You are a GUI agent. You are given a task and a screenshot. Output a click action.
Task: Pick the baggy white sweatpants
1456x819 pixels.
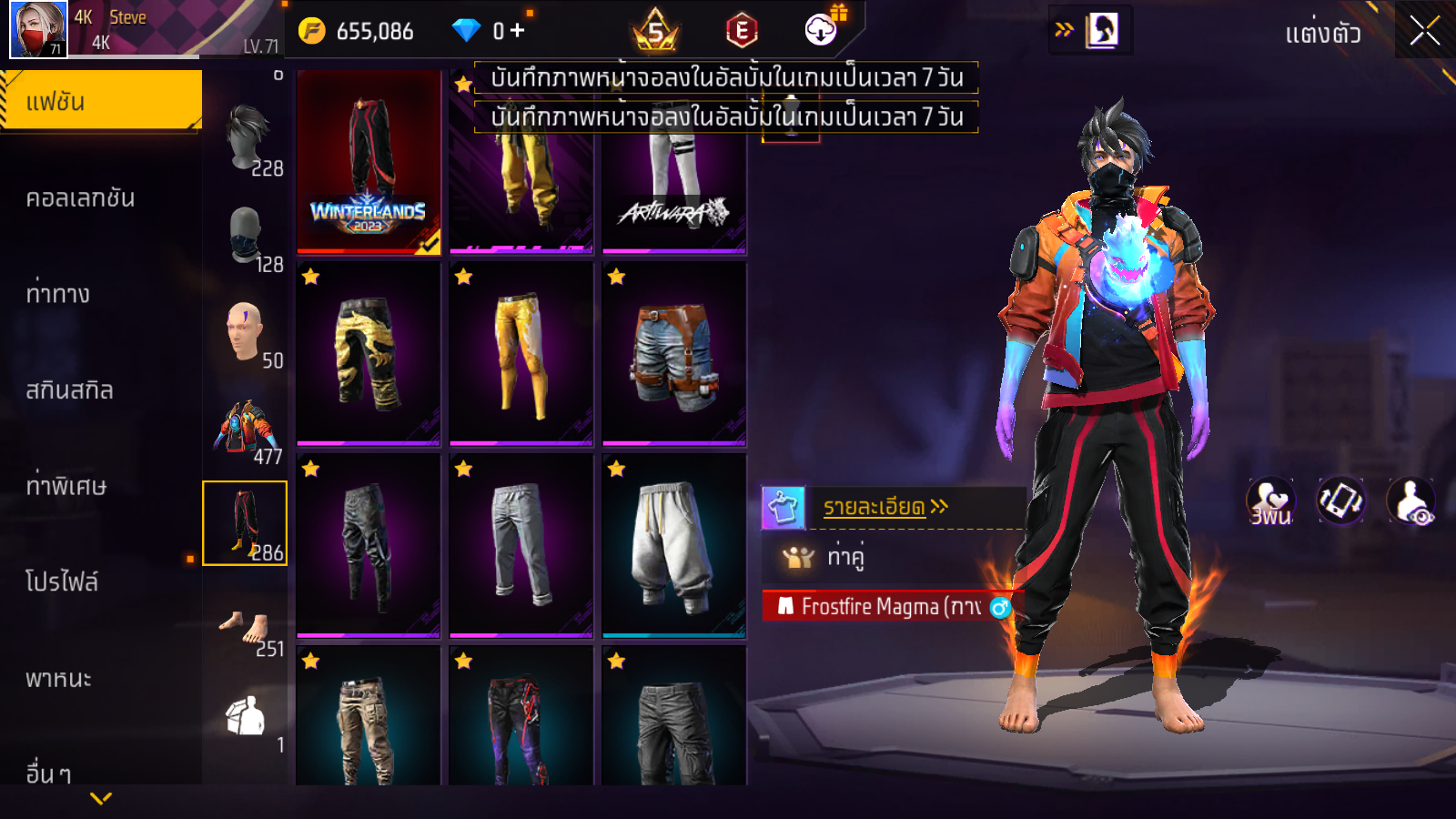click(673, 546)
